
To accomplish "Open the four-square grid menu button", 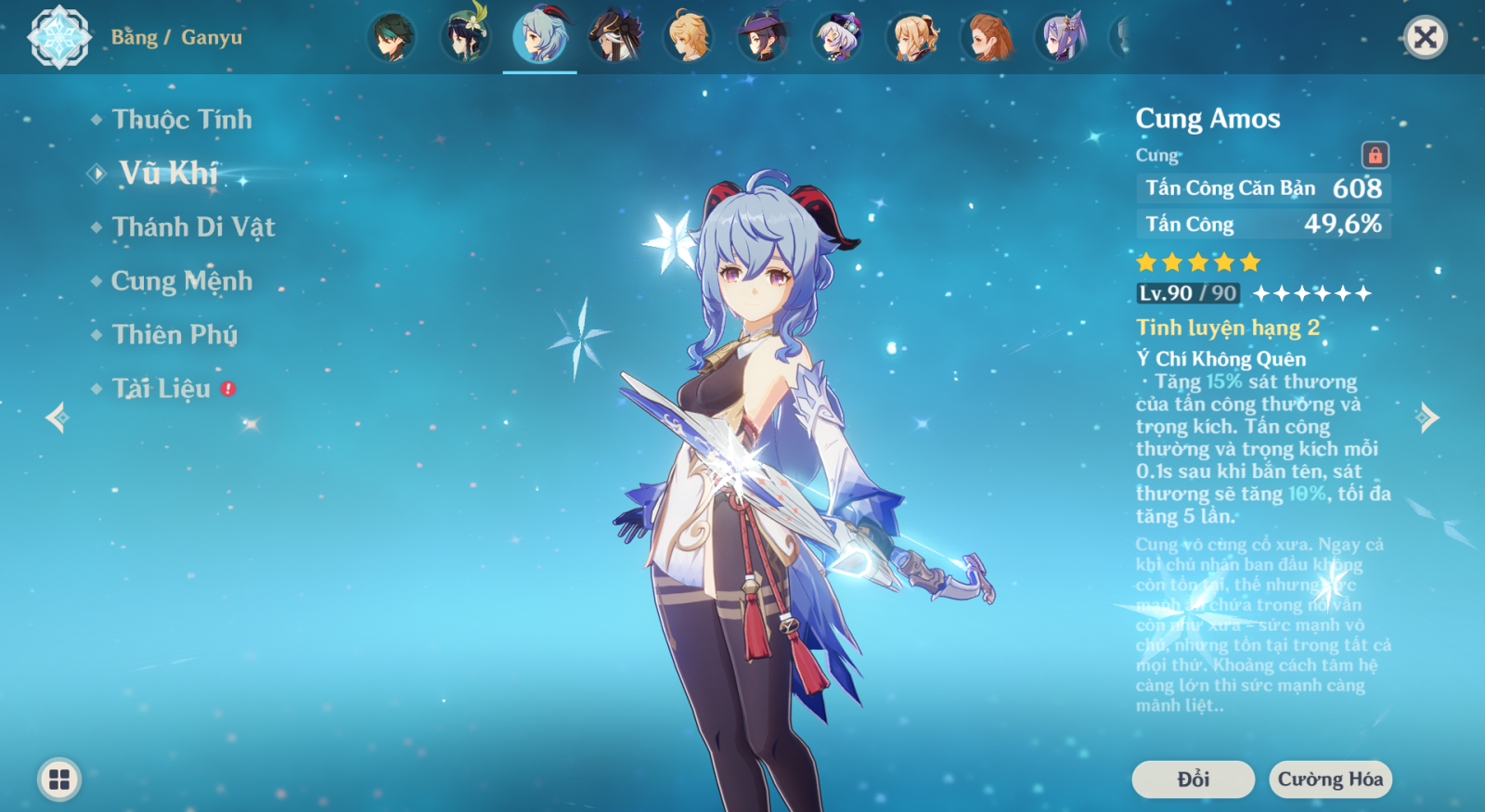I will point(59,780).
